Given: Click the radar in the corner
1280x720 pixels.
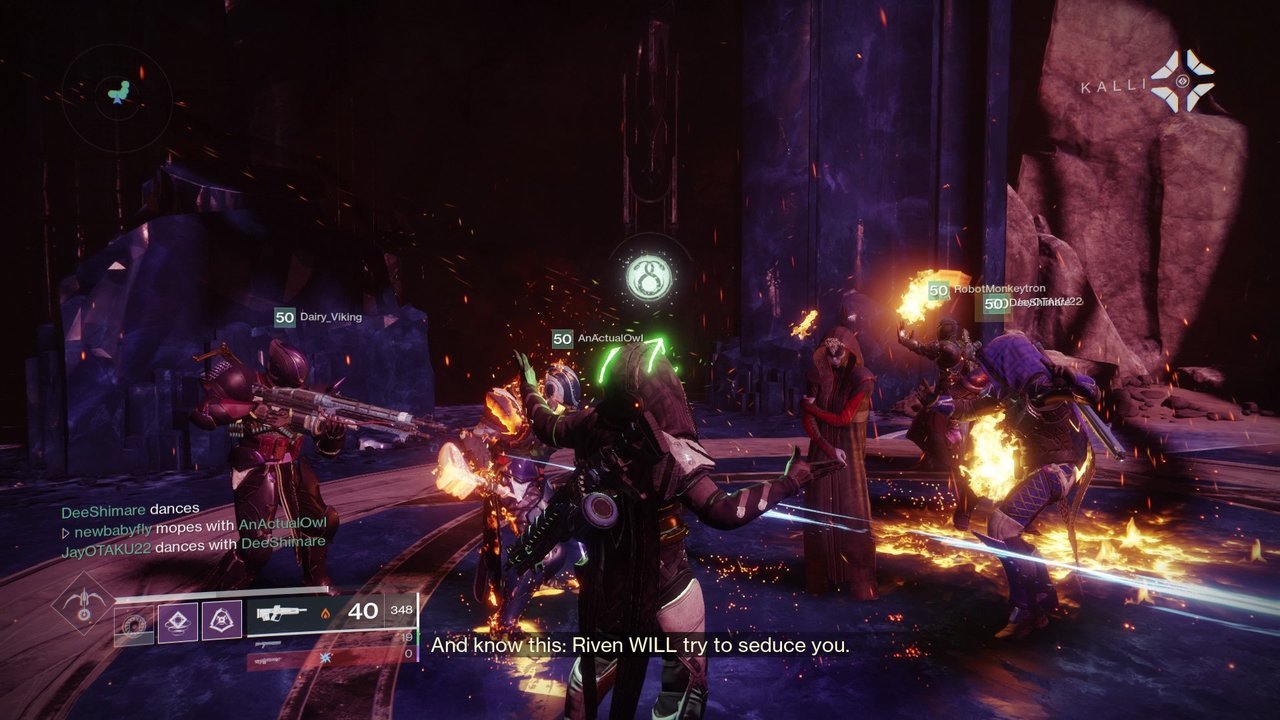Looking at the screenshot, I should pos(117,97).
